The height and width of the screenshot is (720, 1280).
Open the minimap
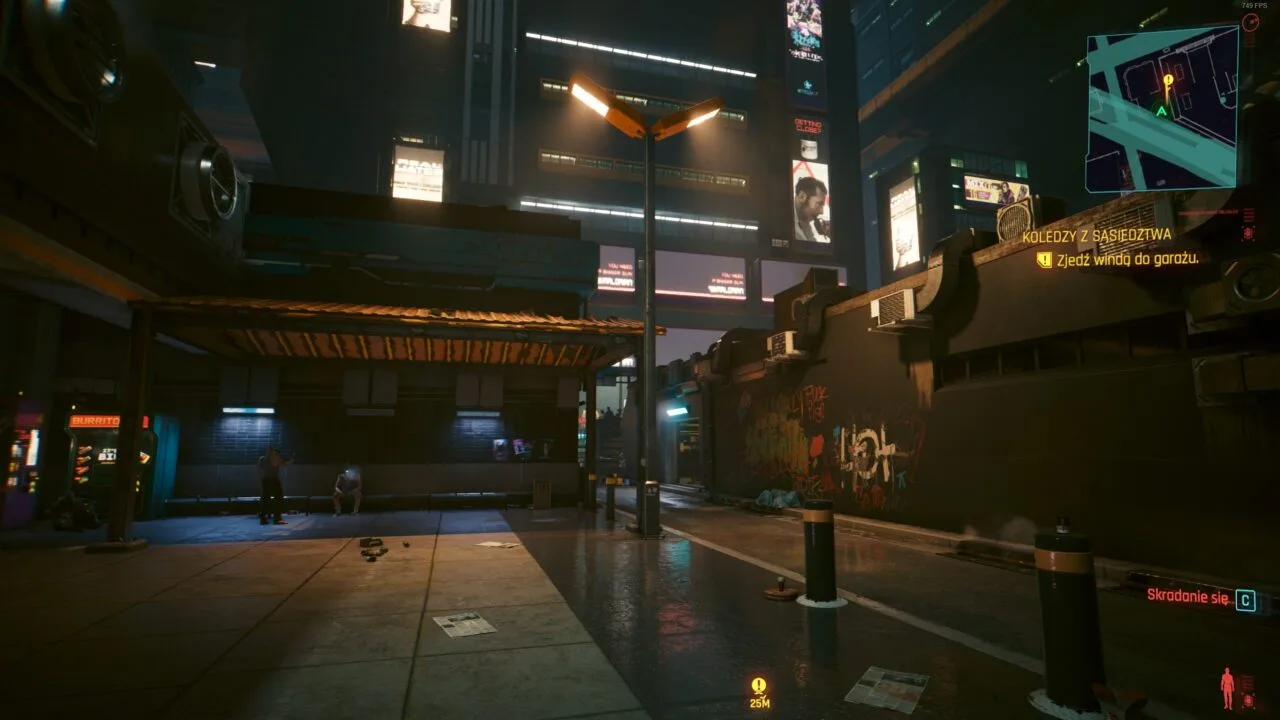pos(1162,108)
